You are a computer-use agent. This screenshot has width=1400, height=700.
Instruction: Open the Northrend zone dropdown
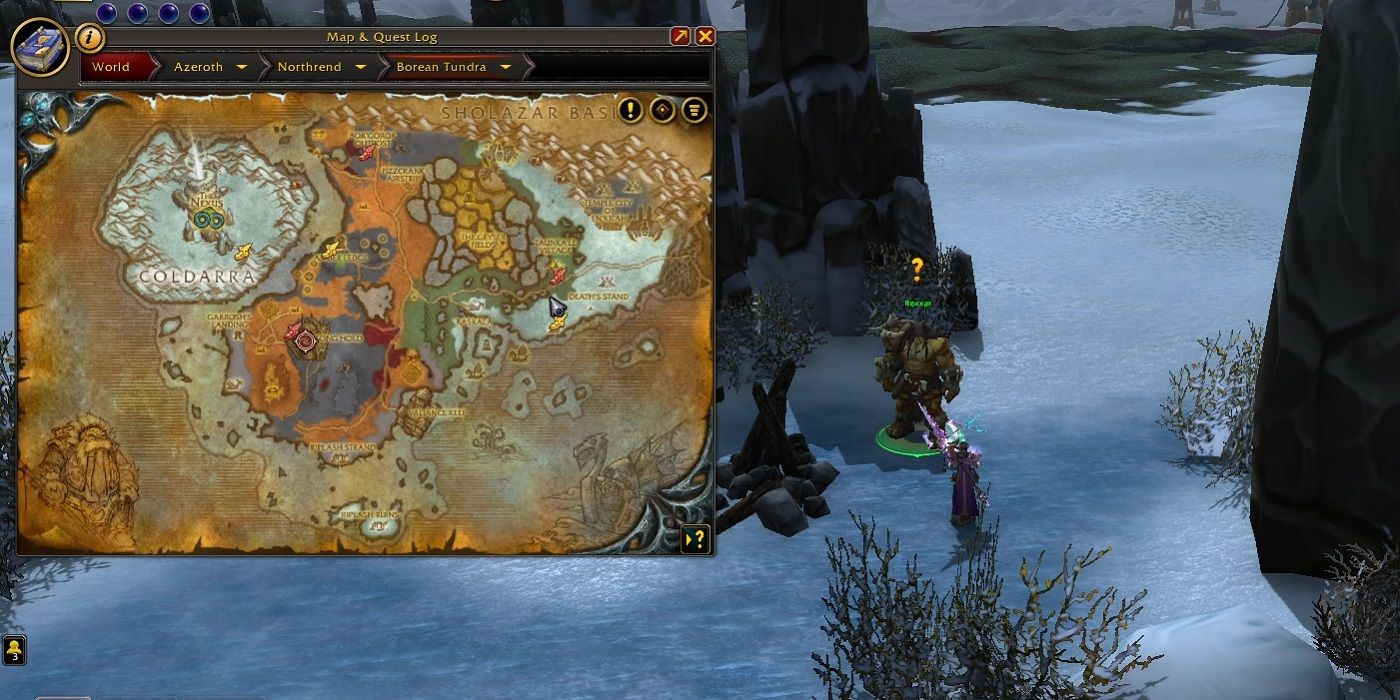[360, 67]
